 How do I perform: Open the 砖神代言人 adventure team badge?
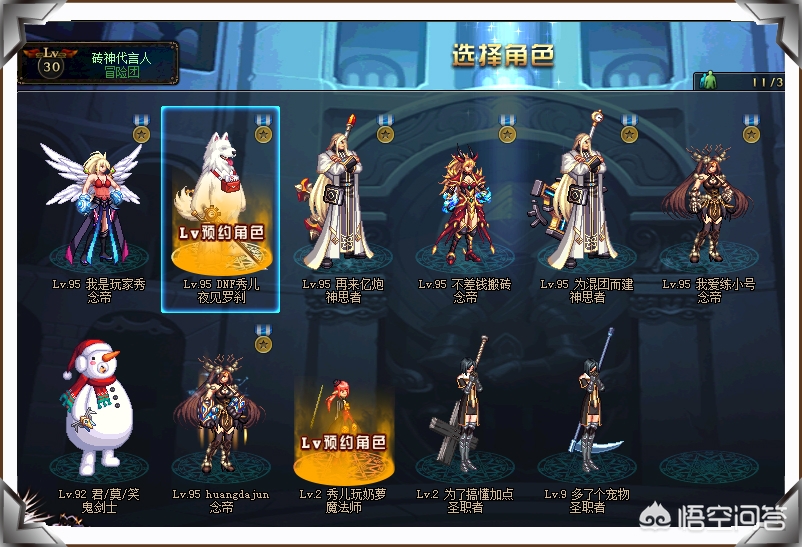(98, 64)
